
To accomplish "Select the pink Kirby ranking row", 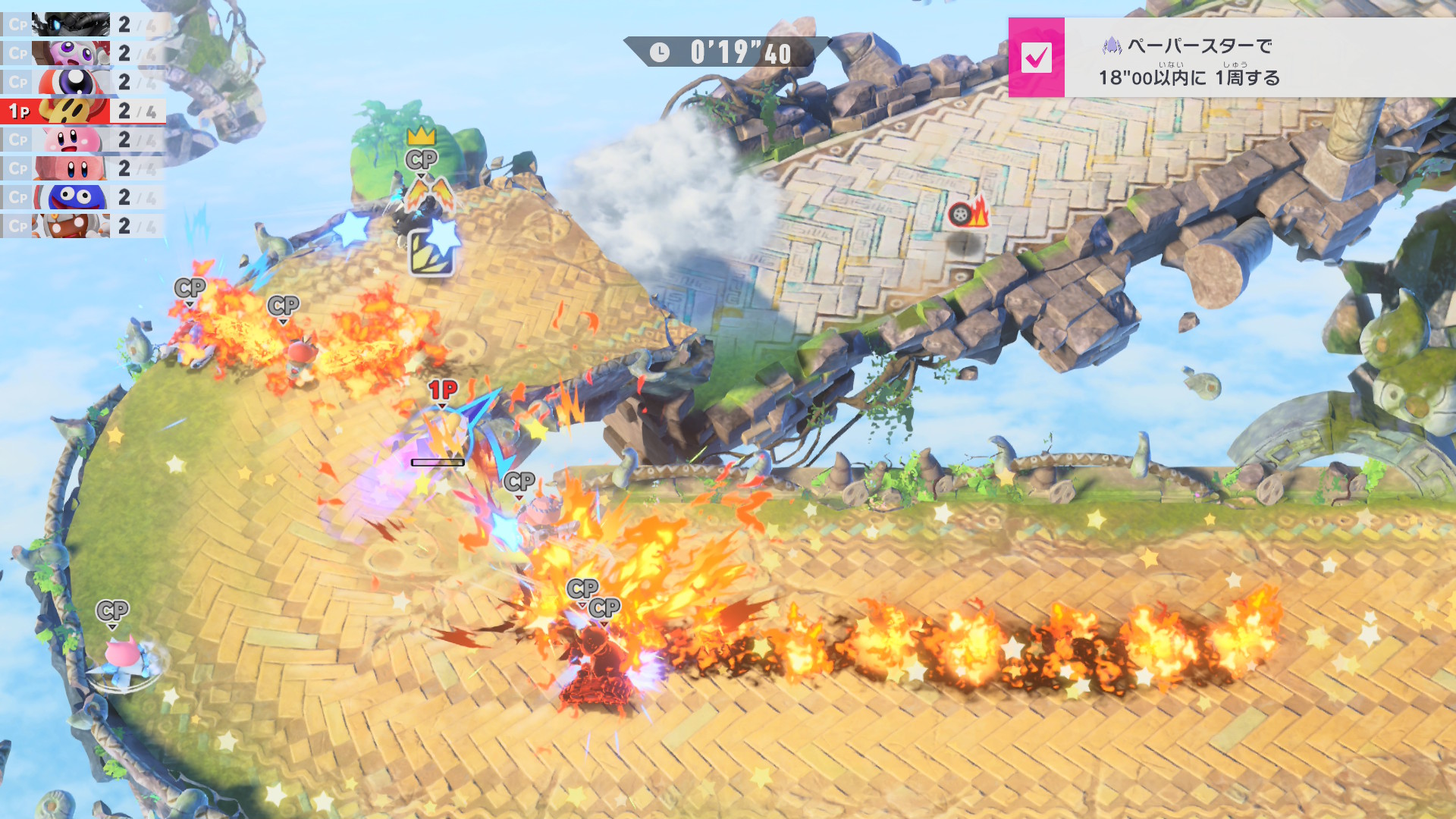I will pos(82,140).
